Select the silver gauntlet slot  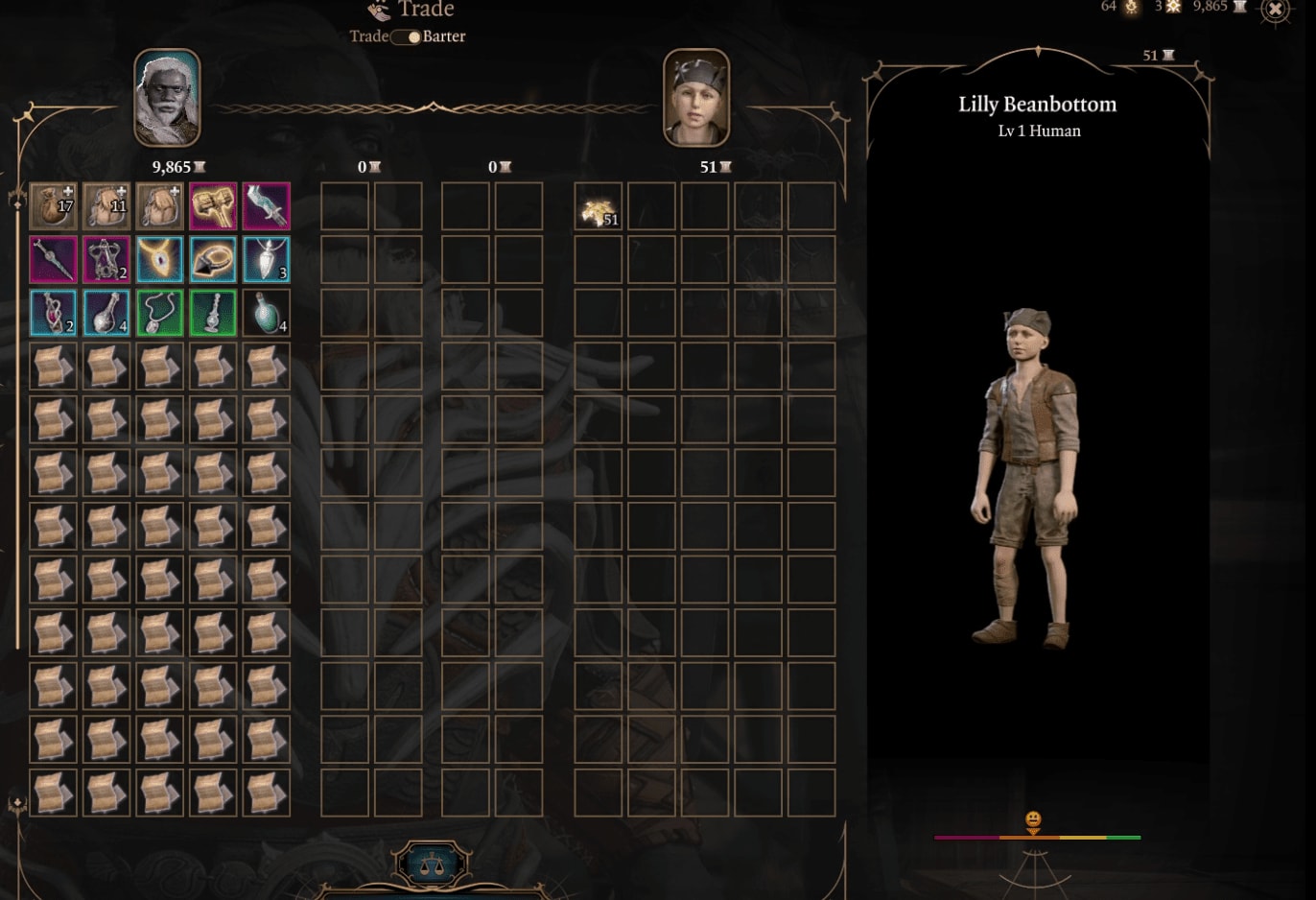[x=267, y=207]
